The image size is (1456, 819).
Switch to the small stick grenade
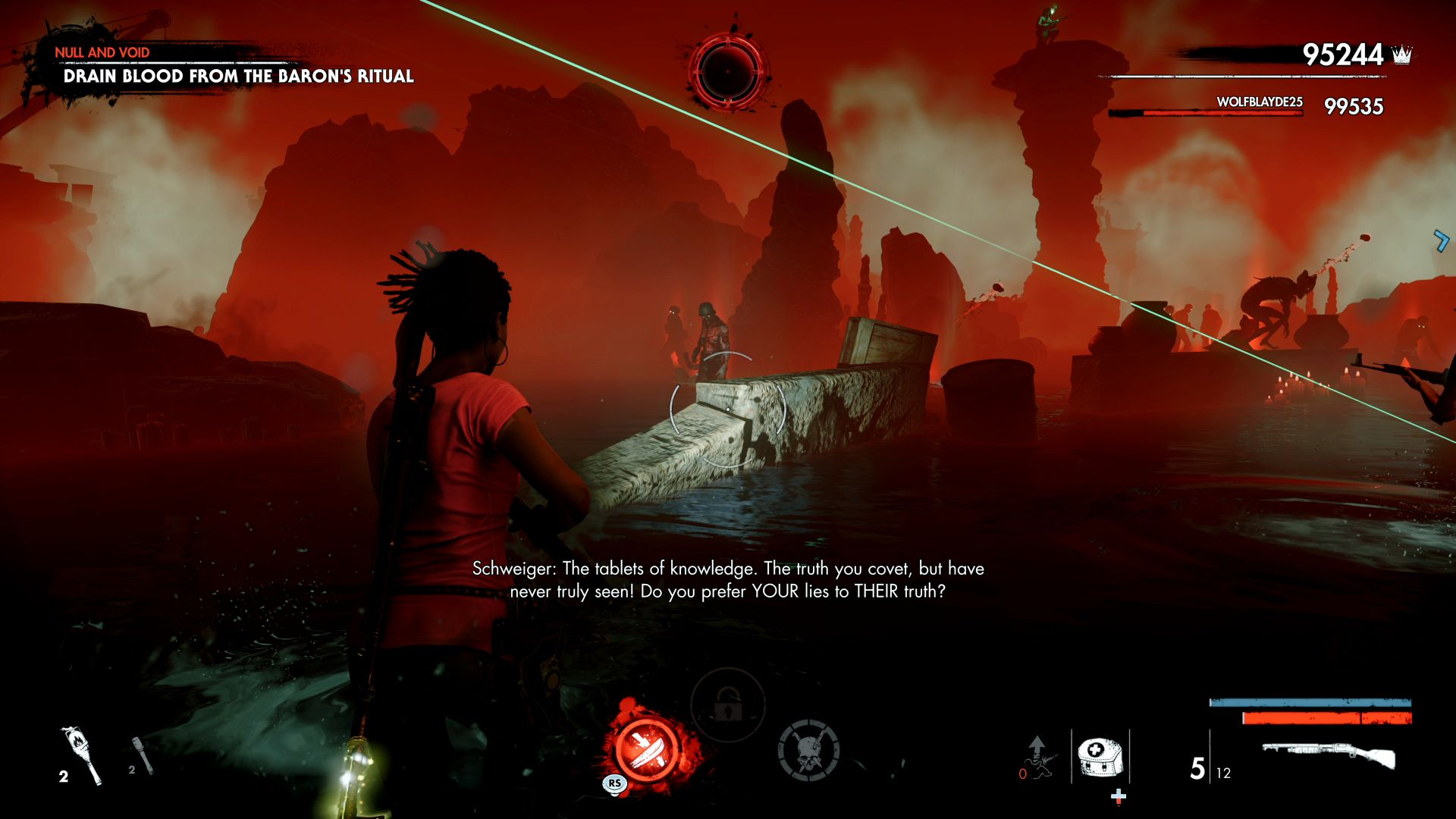(142, 755)
